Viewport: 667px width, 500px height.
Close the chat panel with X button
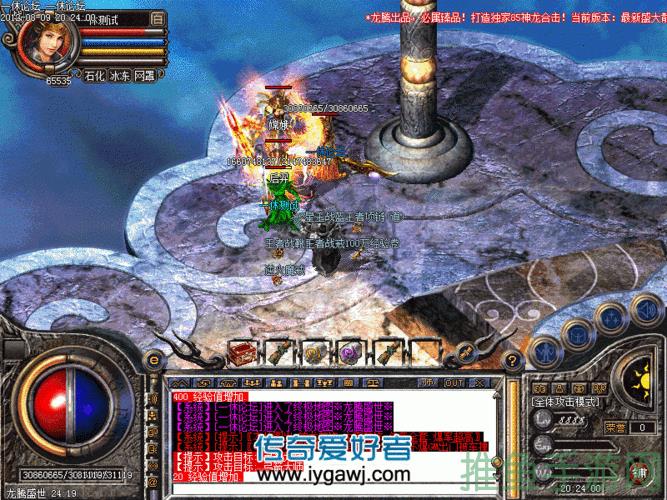coord(478,382)
